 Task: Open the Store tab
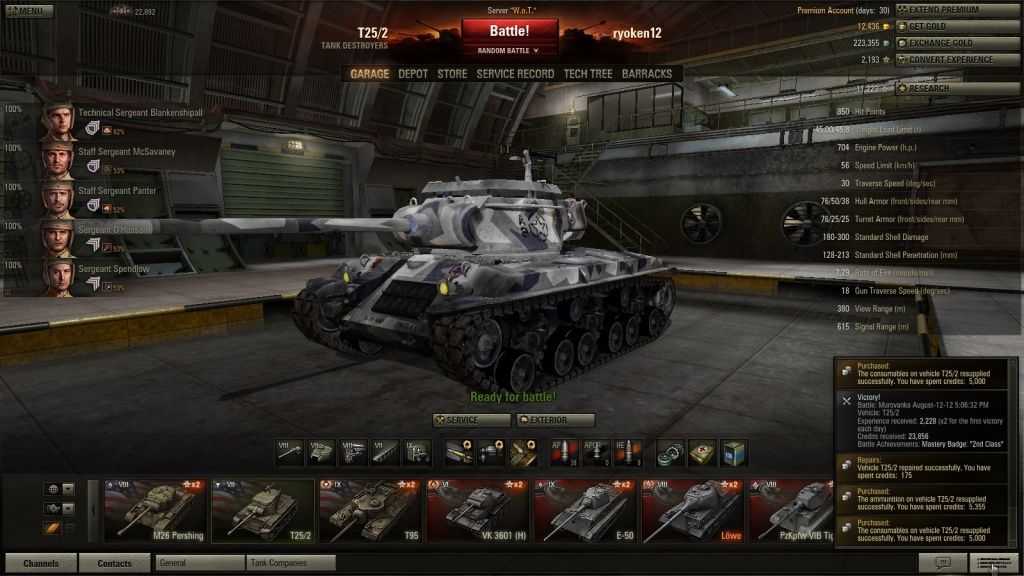(x=452, y=74)
